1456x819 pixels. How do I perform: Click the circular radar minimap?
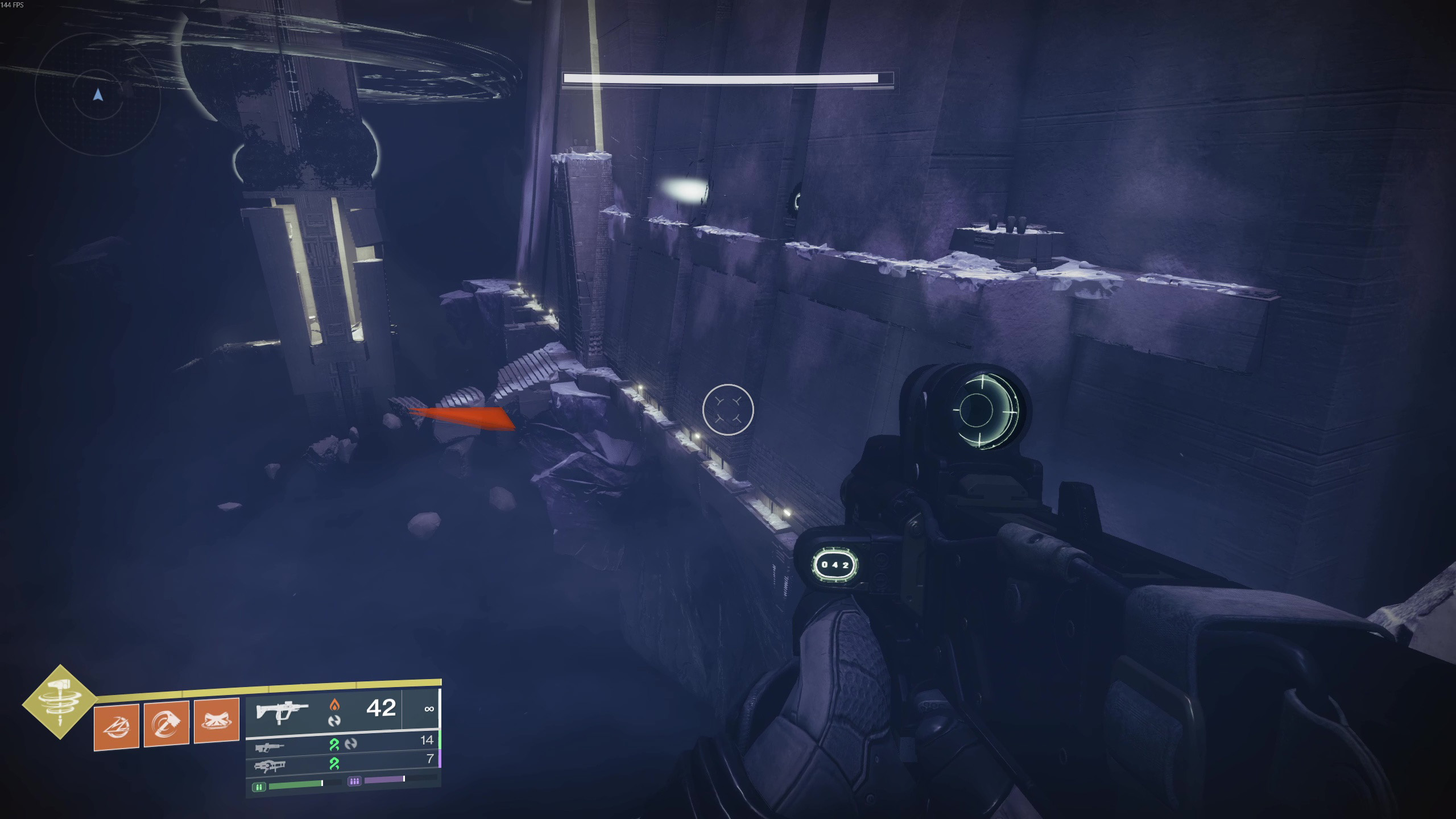(98, 95)
